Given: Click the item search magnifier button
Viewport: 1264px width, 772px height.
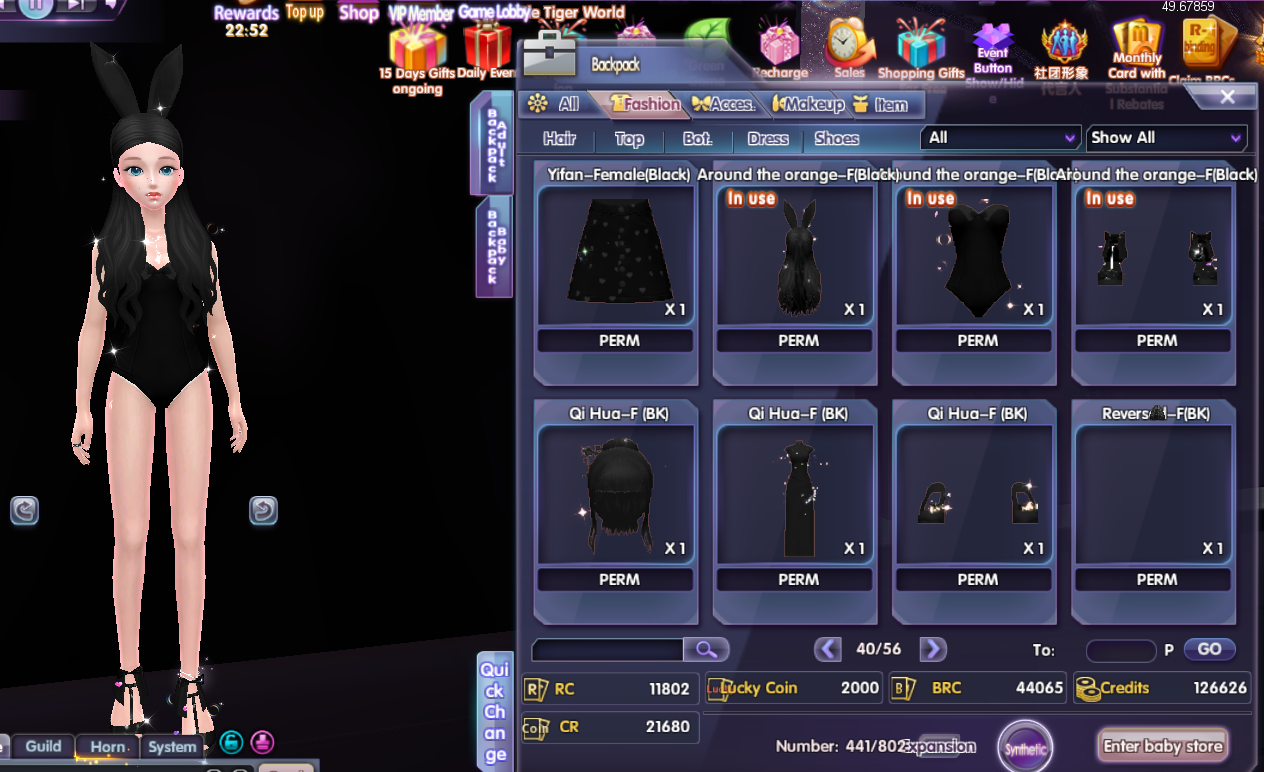Looking at the screenshot, I should [706, 650].
